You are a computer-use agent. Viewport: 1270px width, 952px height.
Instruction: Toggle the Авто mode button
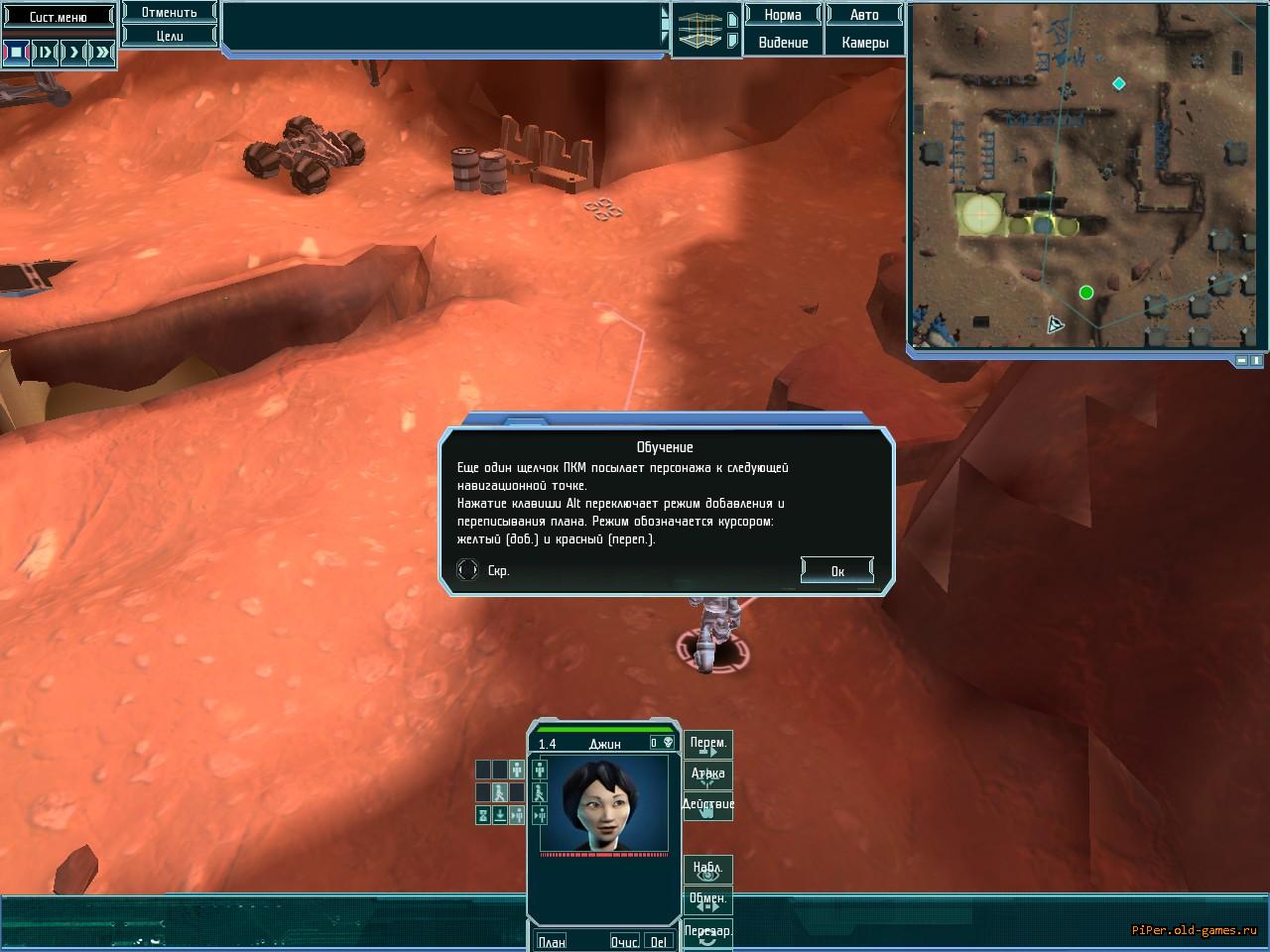click(864, 15)
